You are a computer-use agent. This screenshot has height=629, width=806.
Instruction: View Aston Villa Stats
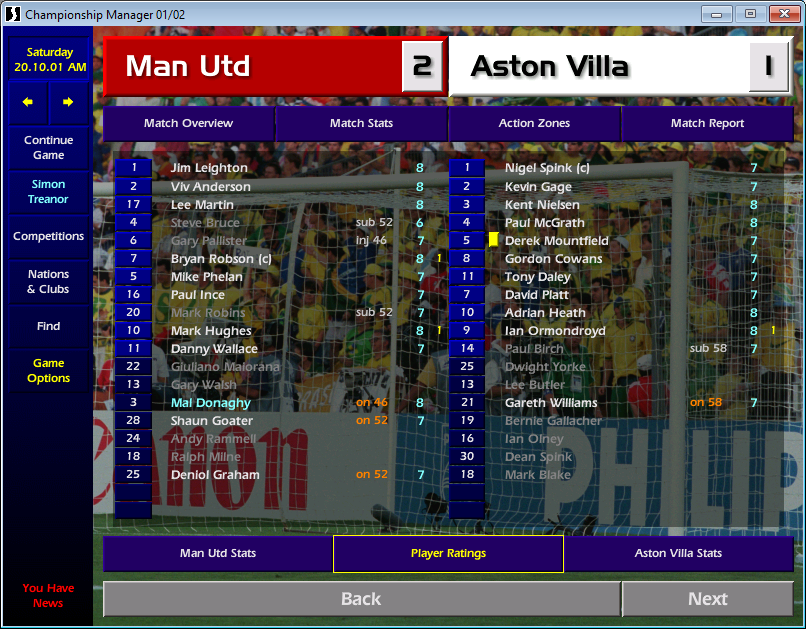pyautogui.click(x=678, y=553)
